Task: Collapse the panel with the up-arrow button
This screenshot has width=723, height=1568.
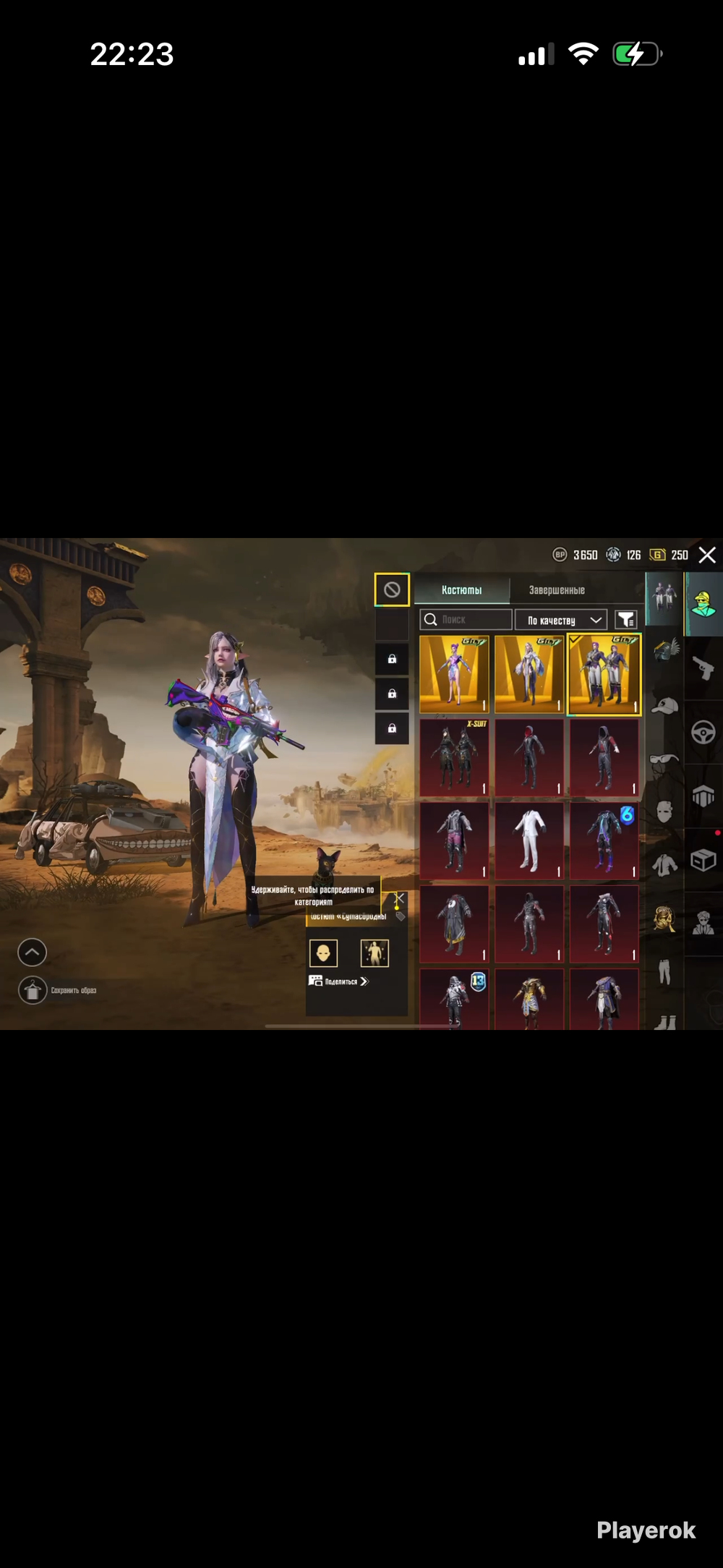Action: [x=32, y=953]
